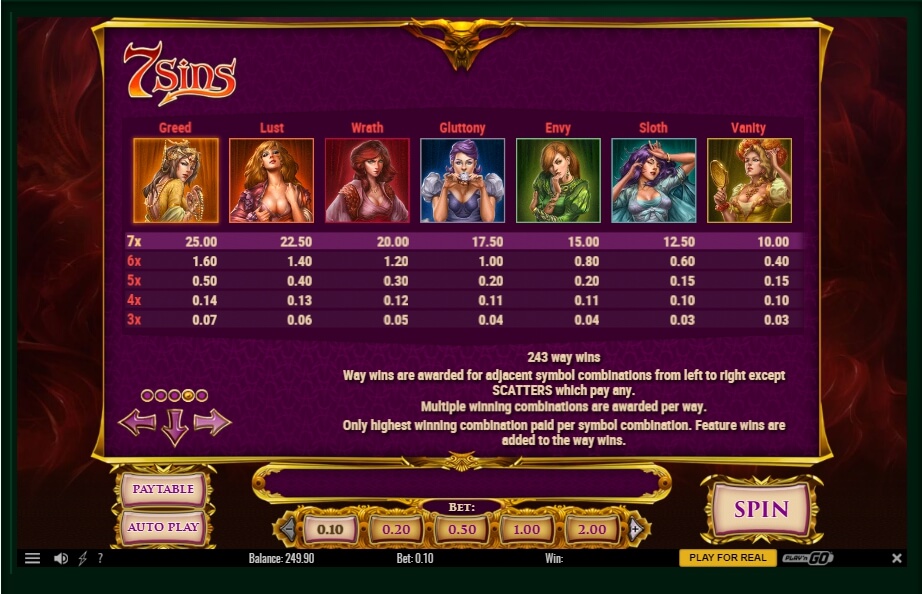This screenshot has height=594, width=922.
Task: Activate AUTO PLAY
Action: click(x=163, y=527)
